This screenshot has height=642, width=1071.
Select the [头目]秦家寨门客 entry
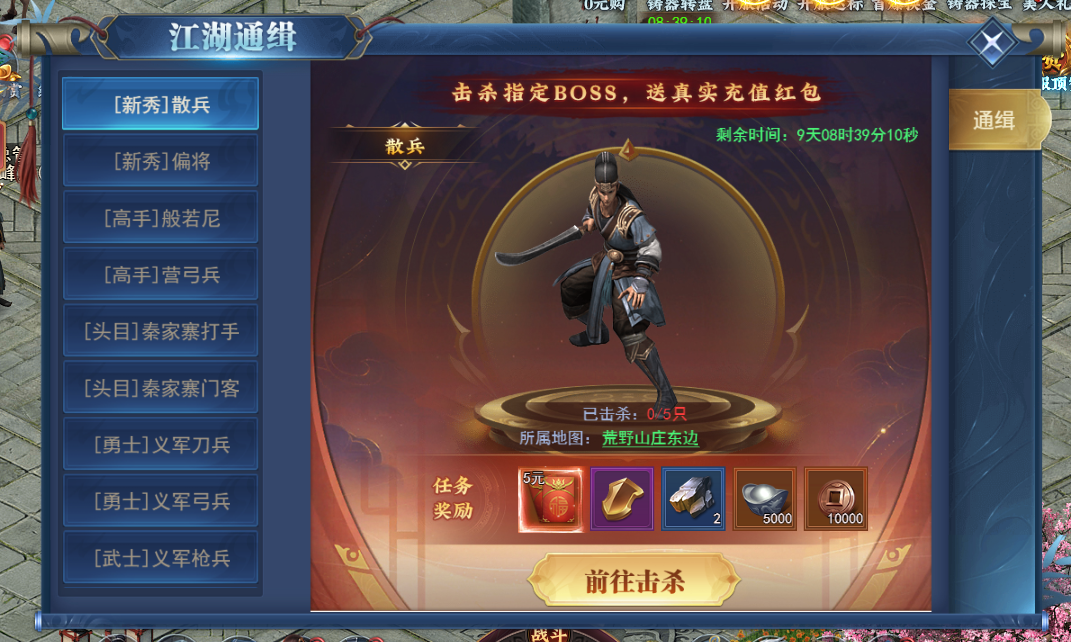160,388
